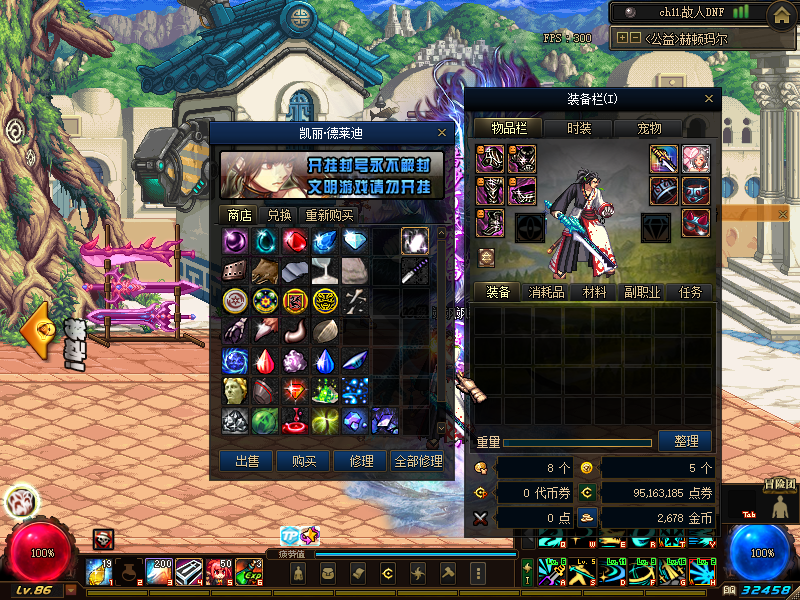Open the 副职业 sub-profession tab
Viewport: 800px width, 600px height.
641,292
